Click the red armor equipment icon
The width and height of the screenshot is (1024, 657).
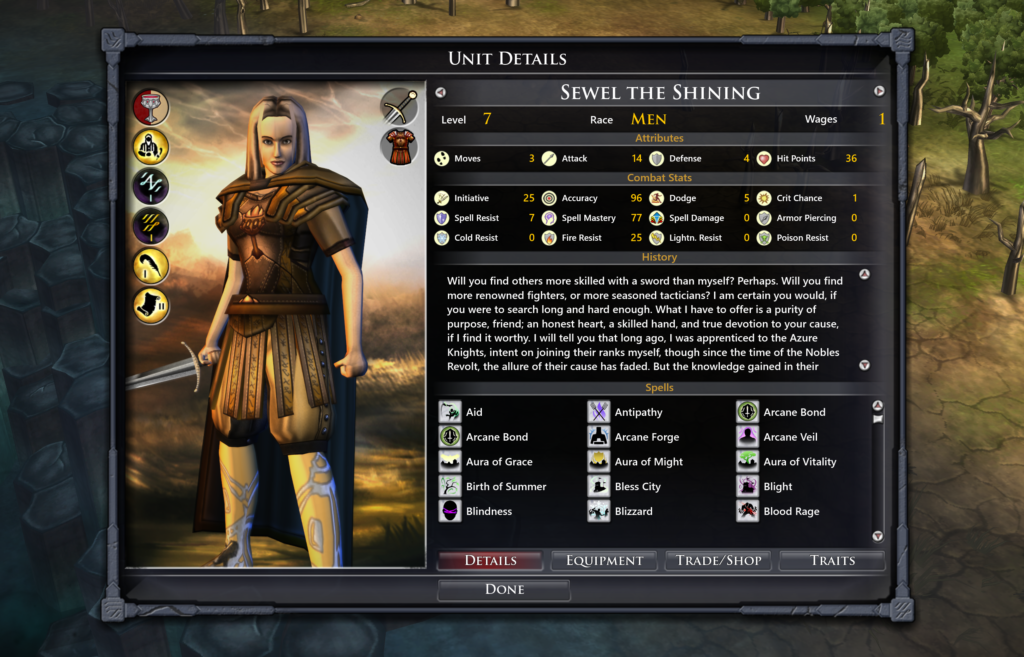[399, 146]
